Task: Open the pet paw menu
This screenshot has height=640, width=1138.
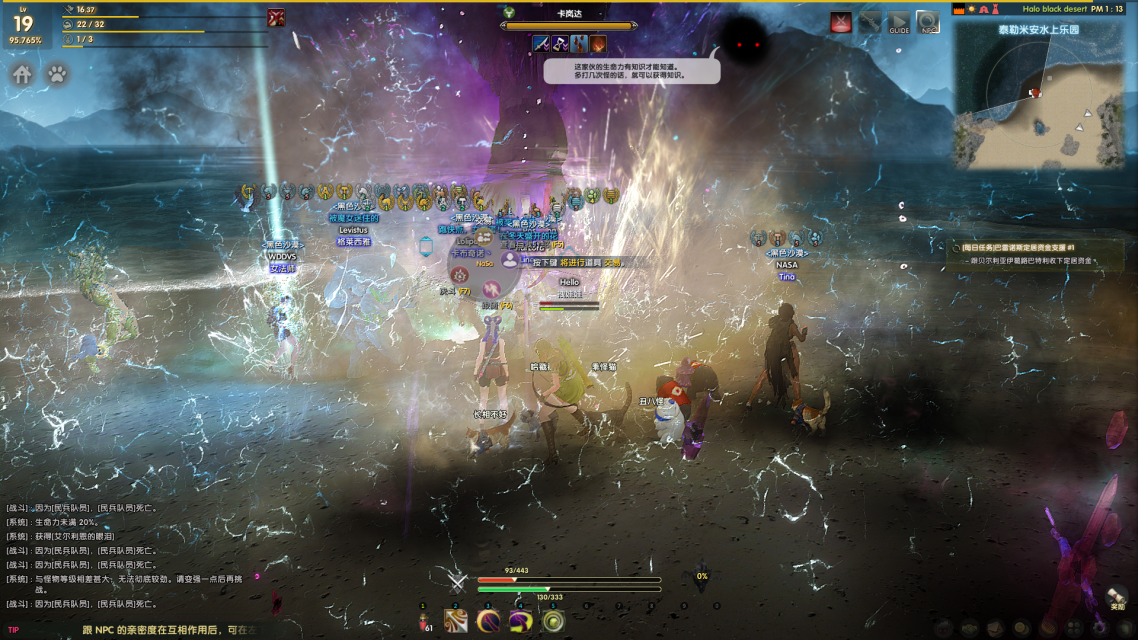Action: point(57,74)
